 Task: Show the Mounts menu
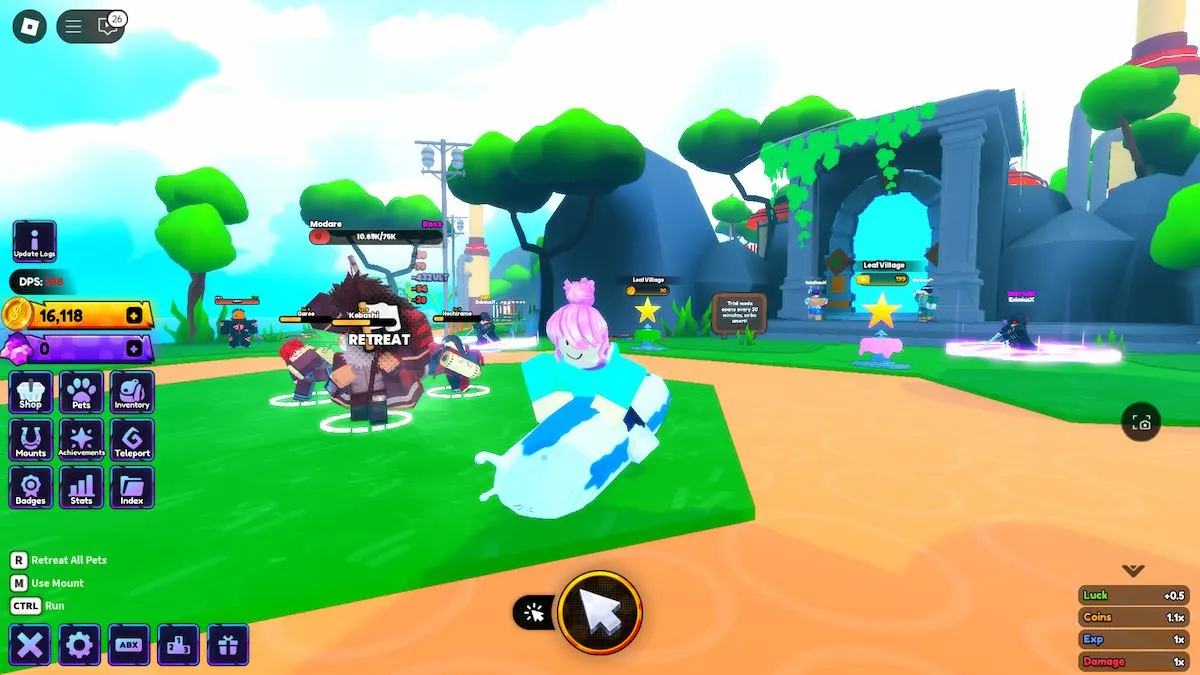tap(31, 440)
